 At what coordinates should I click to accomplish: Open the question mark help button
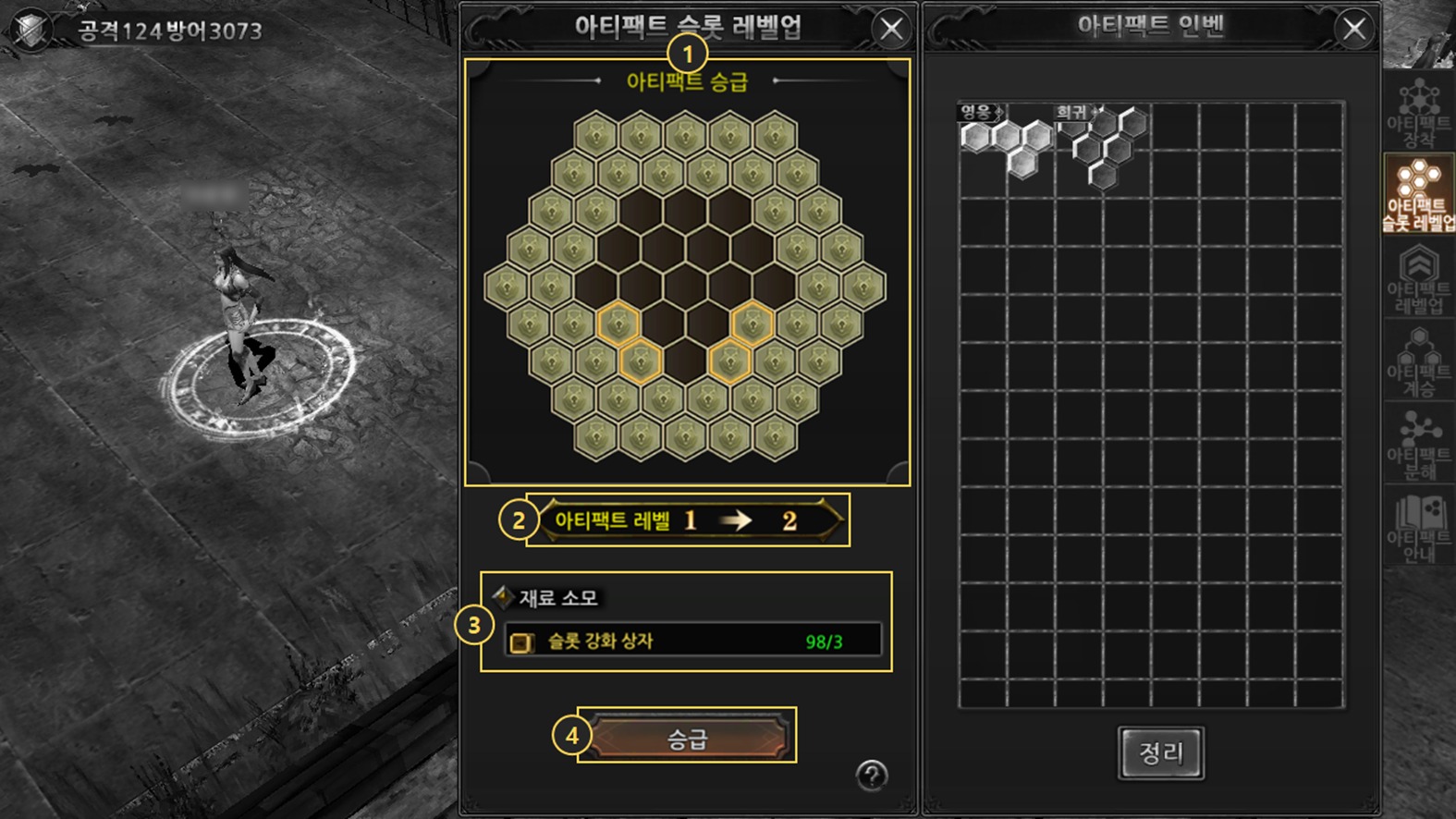[x=871, y=775]
